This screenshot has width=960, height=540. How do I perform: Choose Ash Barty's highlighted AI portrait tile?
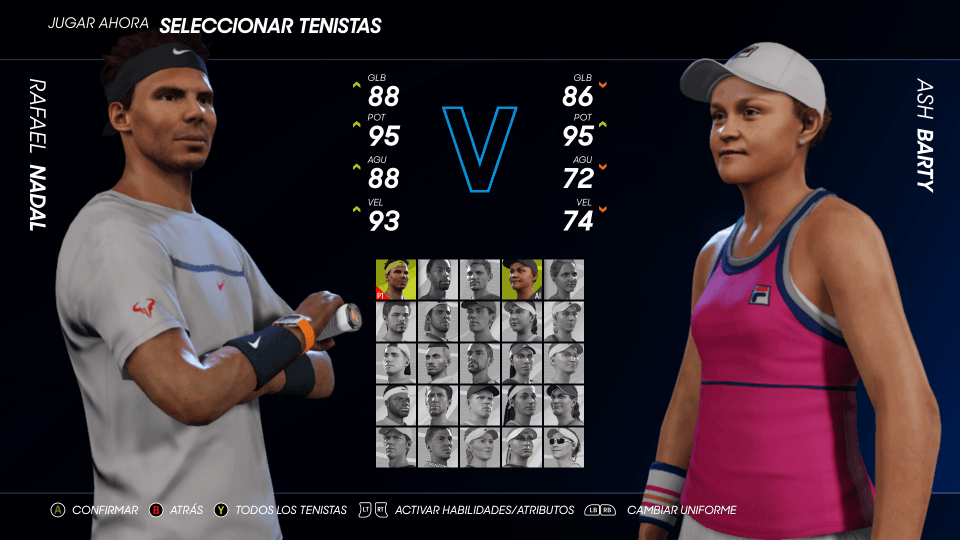(521, 280)
